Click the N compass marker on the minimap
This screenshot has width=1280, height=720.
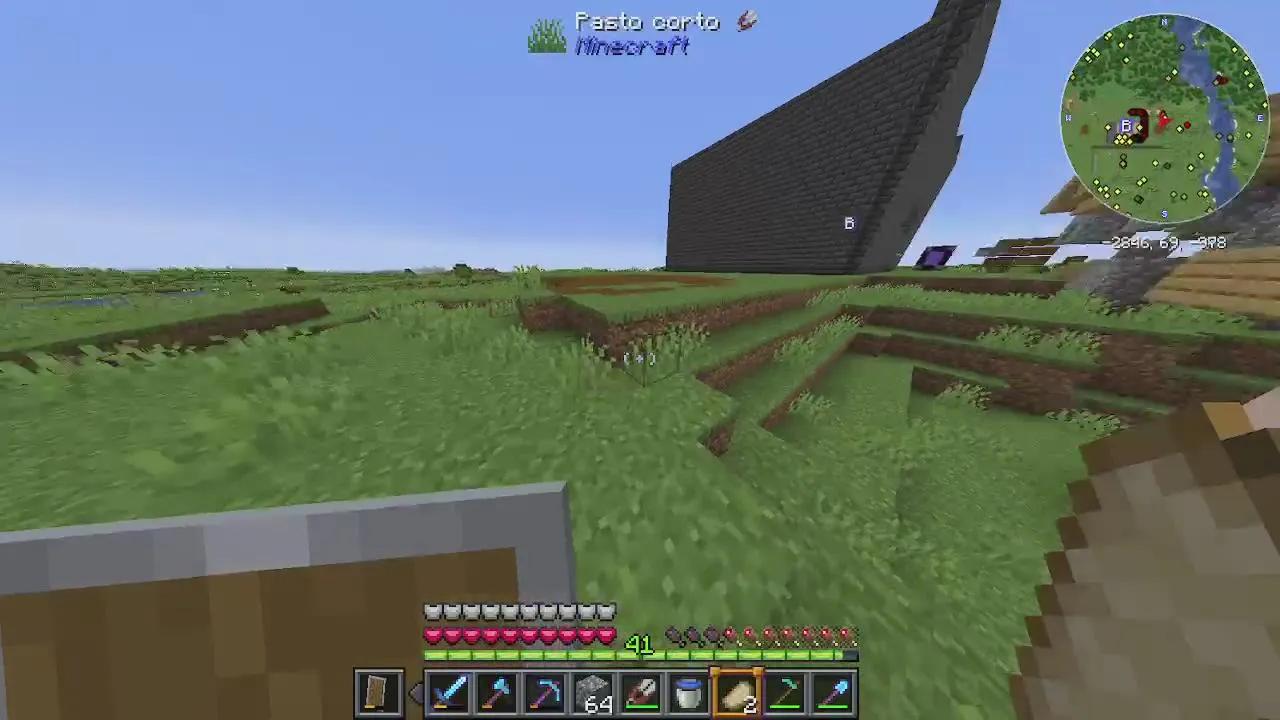click(x=1164, y=21)
